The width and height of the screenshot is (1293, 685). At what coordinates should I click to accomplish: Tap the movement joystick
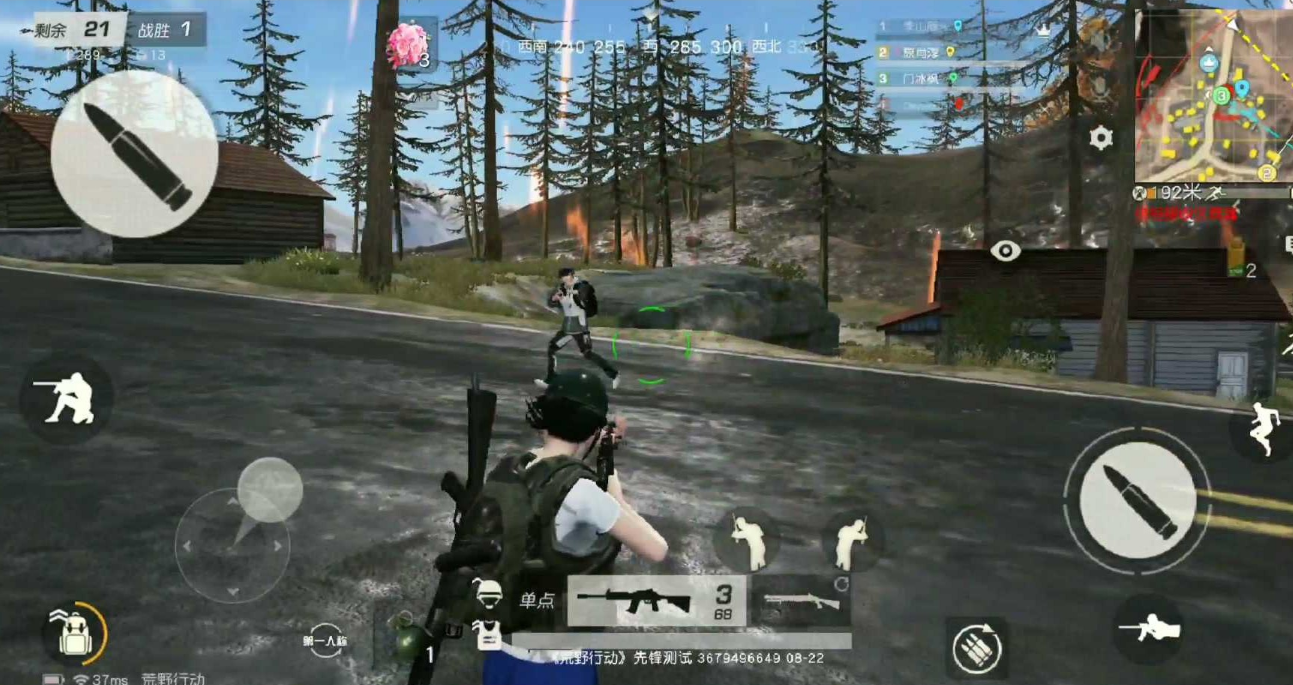tap(233, 545)
